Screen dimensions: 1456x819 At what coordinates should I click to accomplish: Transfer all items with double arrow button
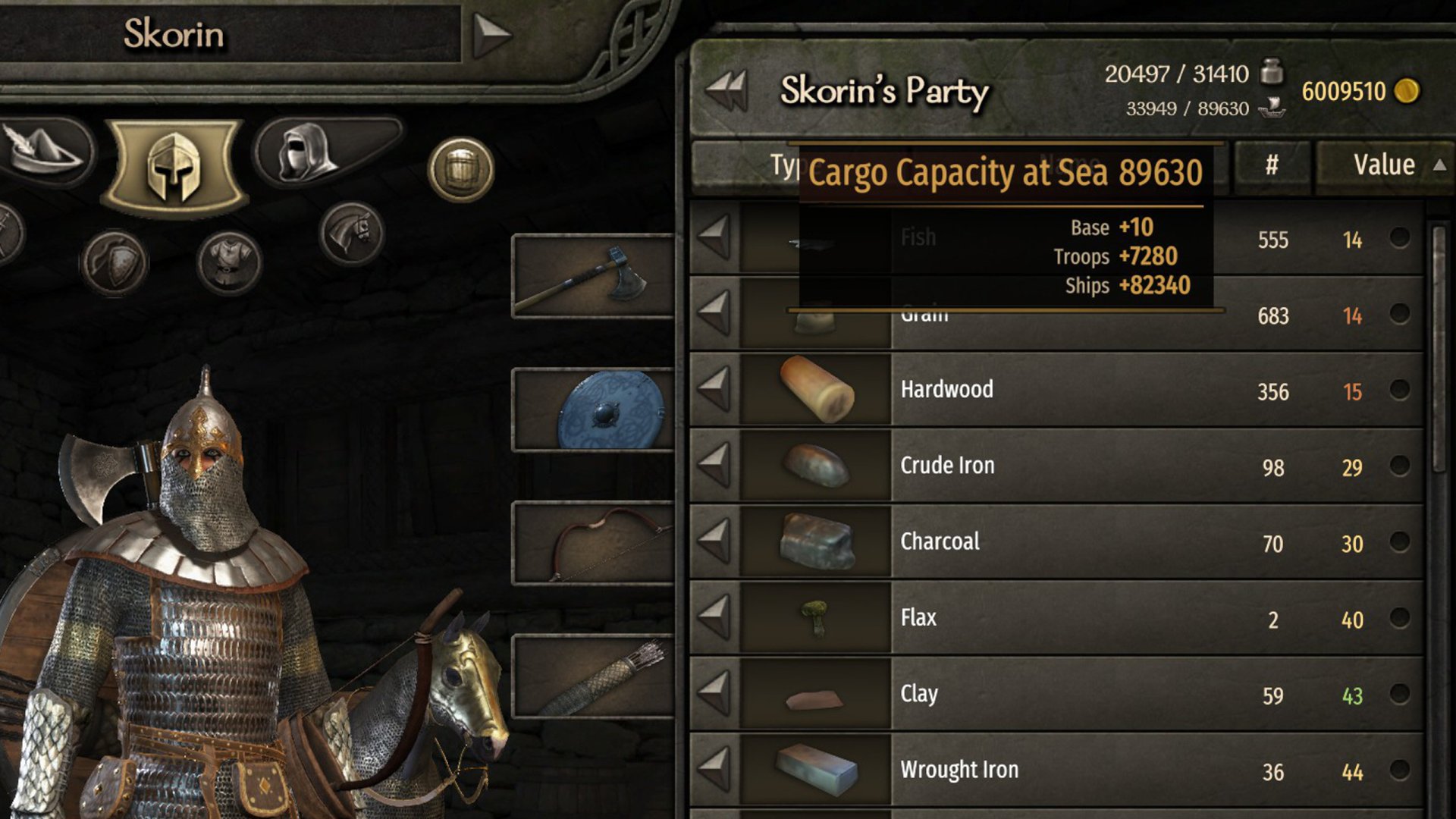(x=726, y=91)
